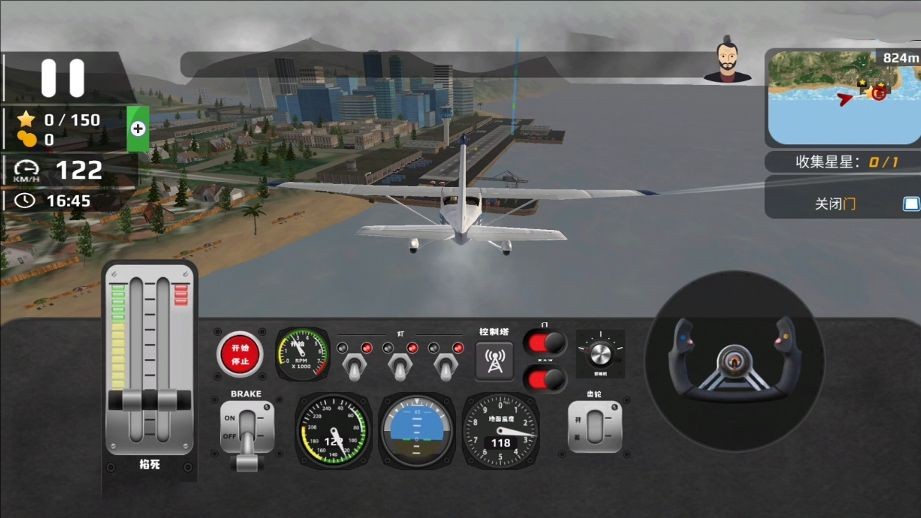This screenshot has width=921, height=518.
Task: Flip the BRAKE on/off lever
Action: (x=245, y=432)
